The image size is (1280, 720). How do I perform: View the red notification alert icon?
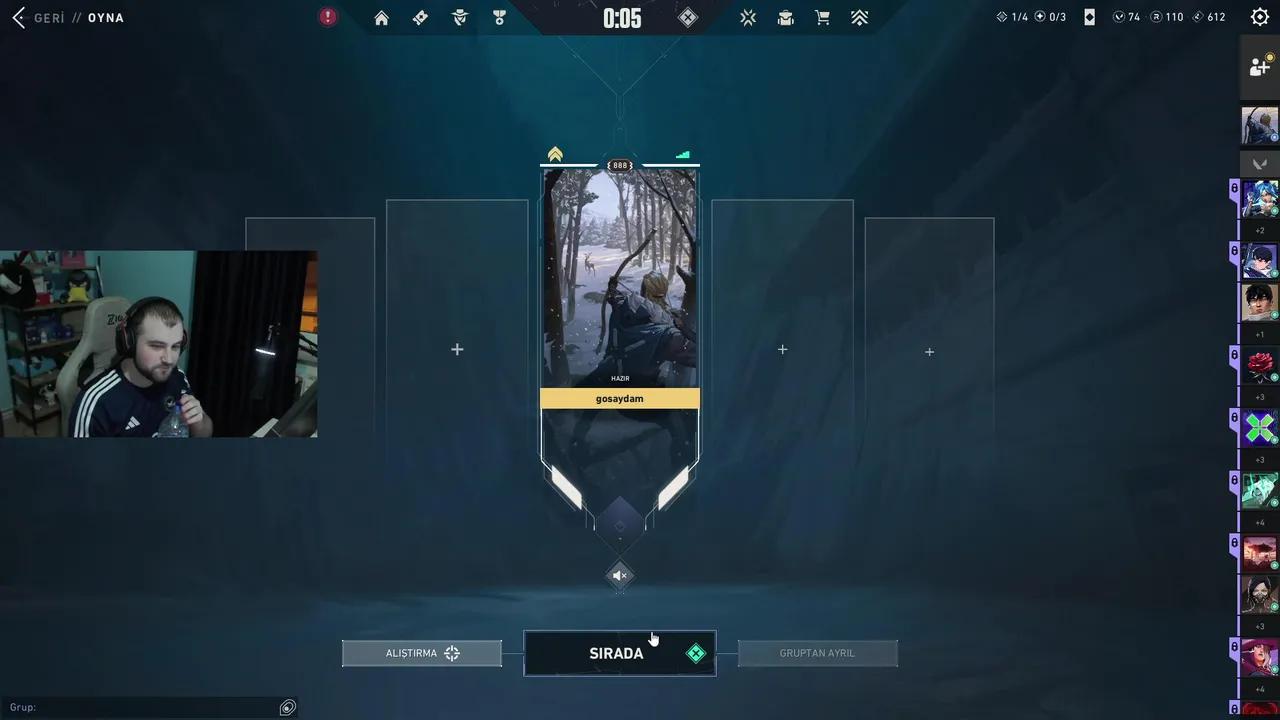pyautogui.click(x=327, y=17)
